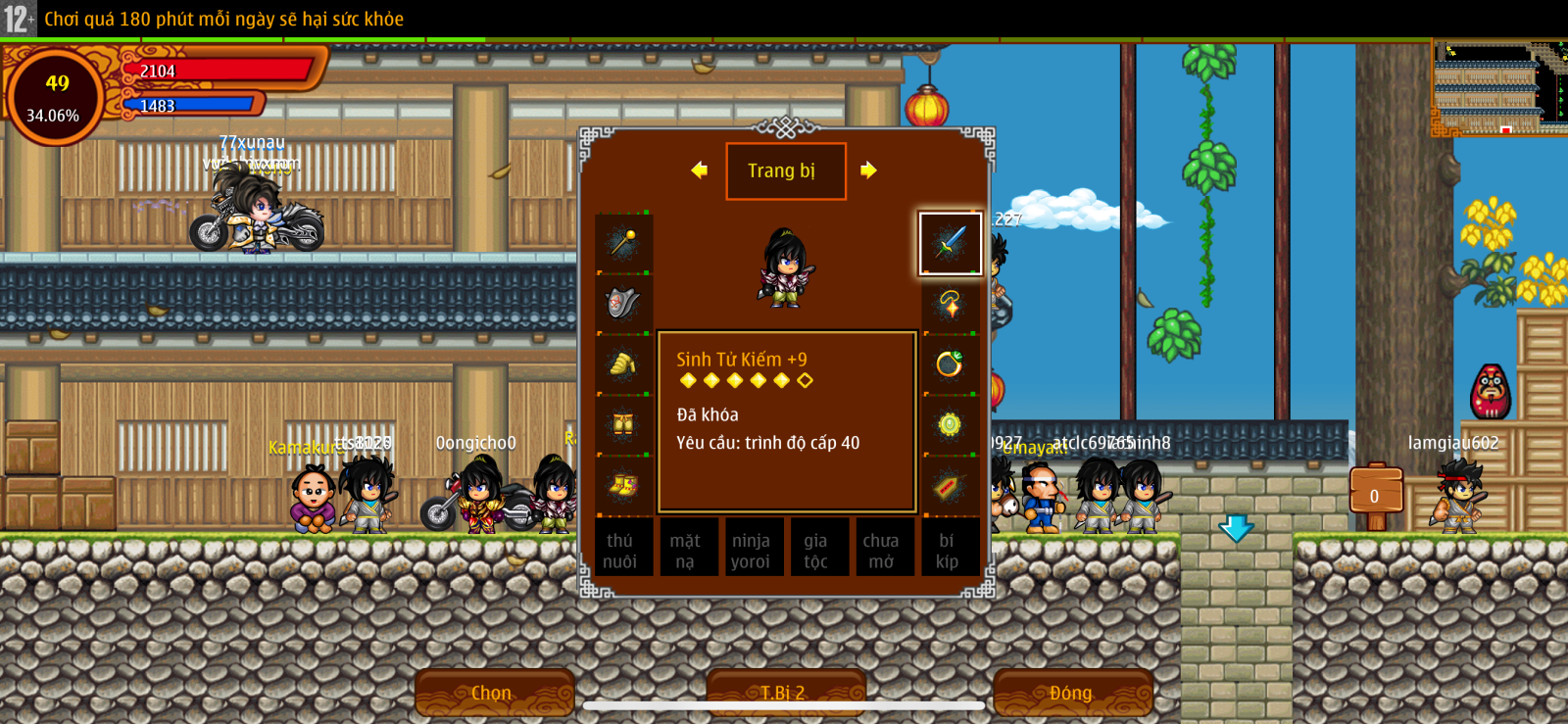Select the blue sword weapon slot

pyautogui.click(x=949, y=243)
